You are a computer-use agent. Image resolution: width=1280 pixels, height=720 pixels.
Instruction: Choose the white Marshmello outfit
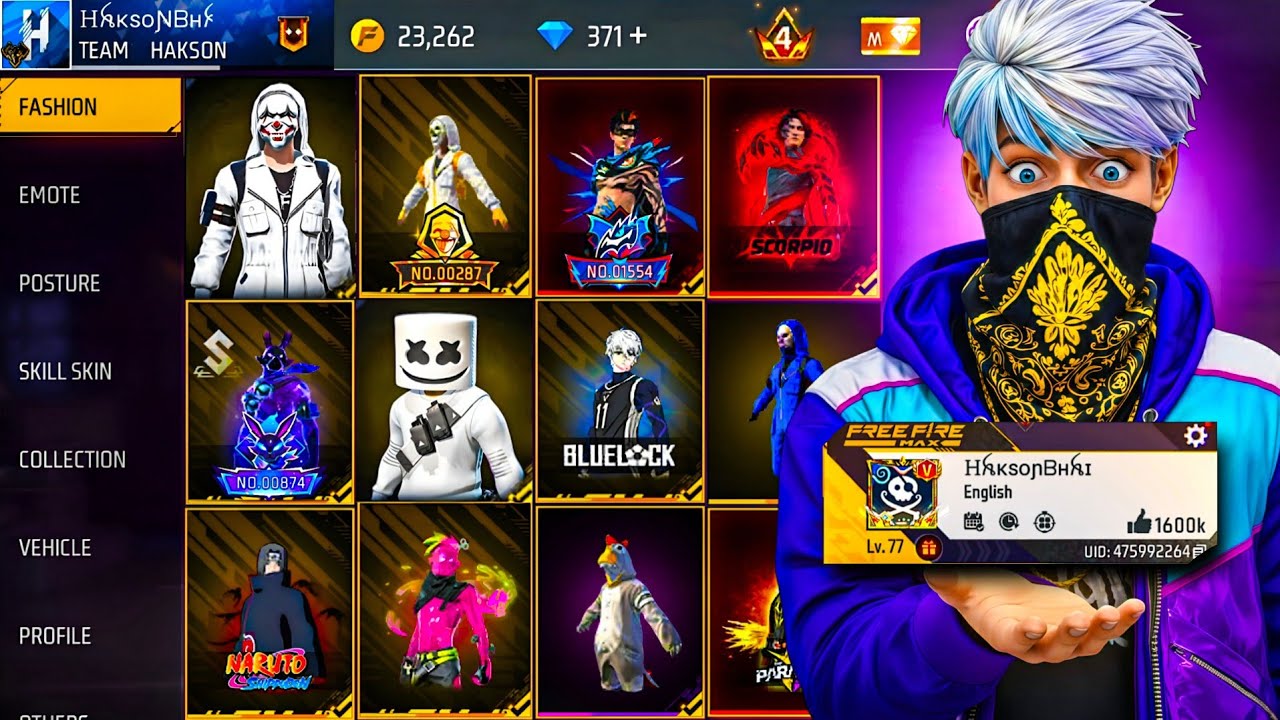[x=445, y=400]
